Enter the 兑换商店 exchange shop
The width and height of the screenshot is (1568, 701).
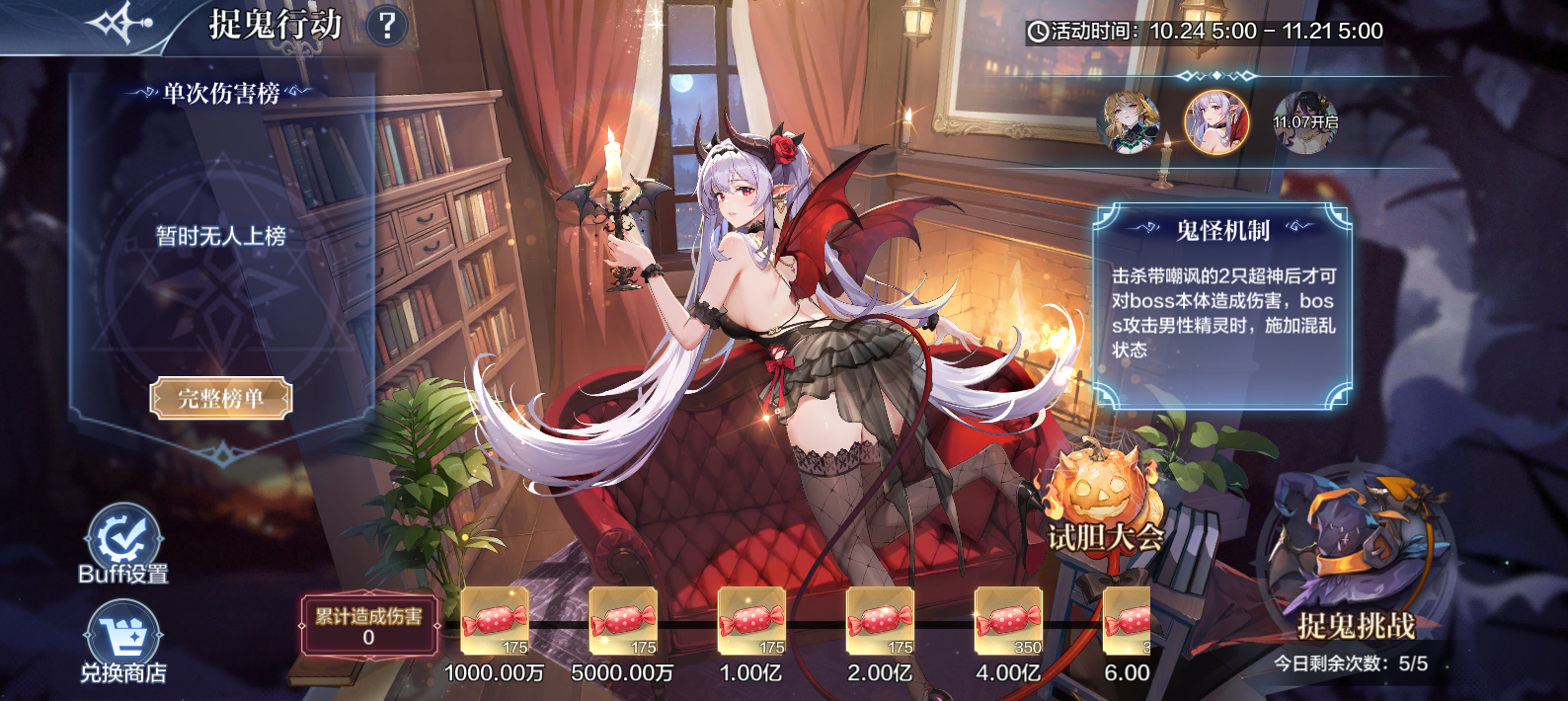click(x=123, y=642)
